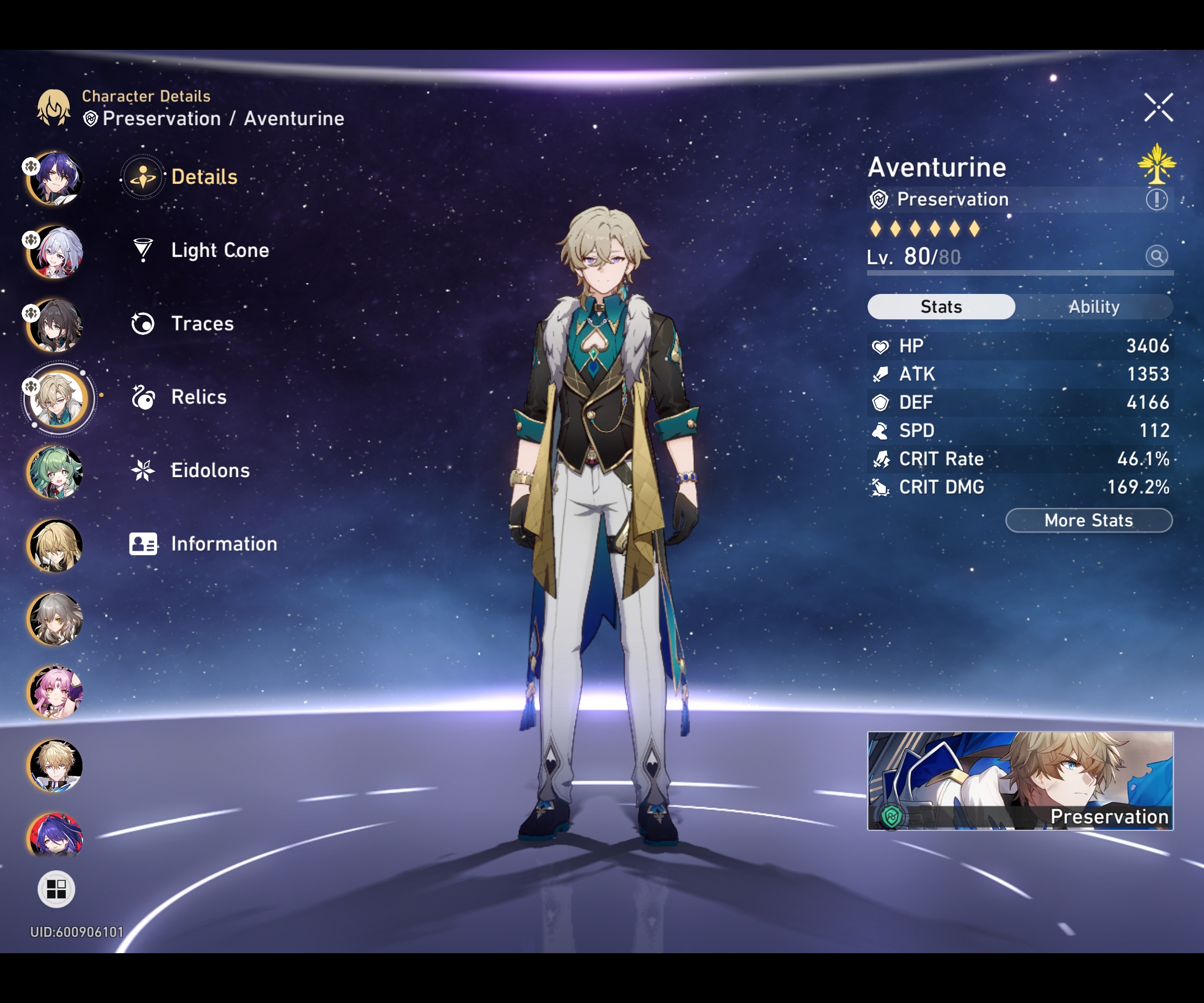1204x1003 pixels.
Task: Switch to the top blue-haired character portrait
Action: pos(58,178)
